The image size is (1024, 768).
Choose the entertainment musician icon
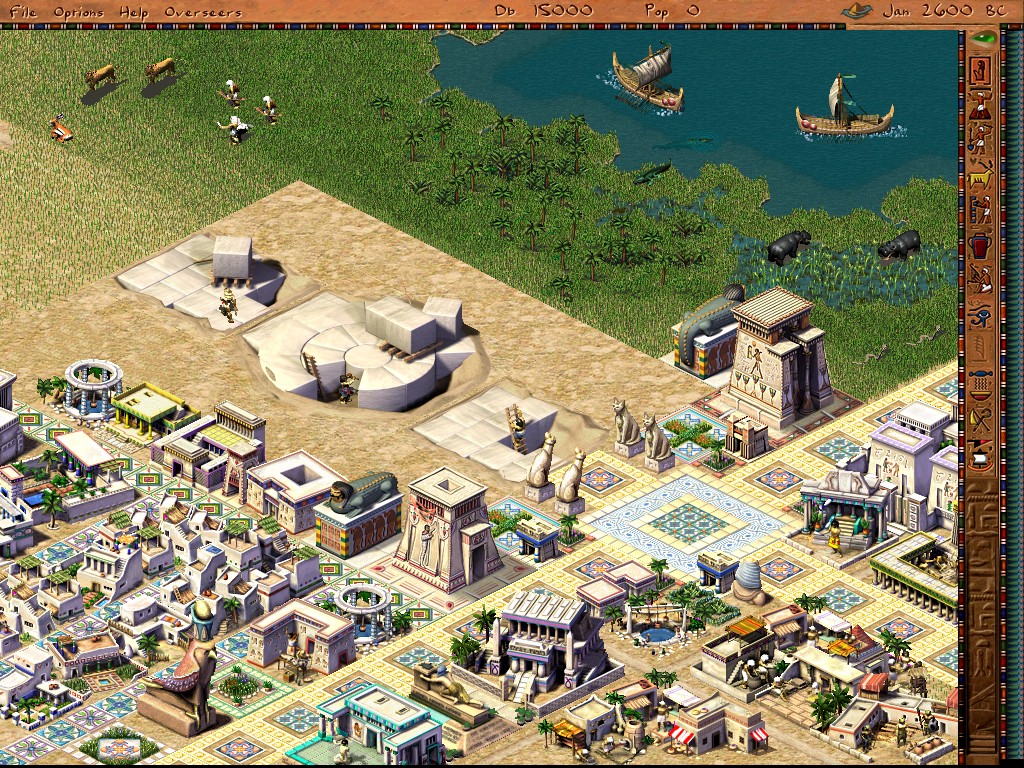[980, 281]
